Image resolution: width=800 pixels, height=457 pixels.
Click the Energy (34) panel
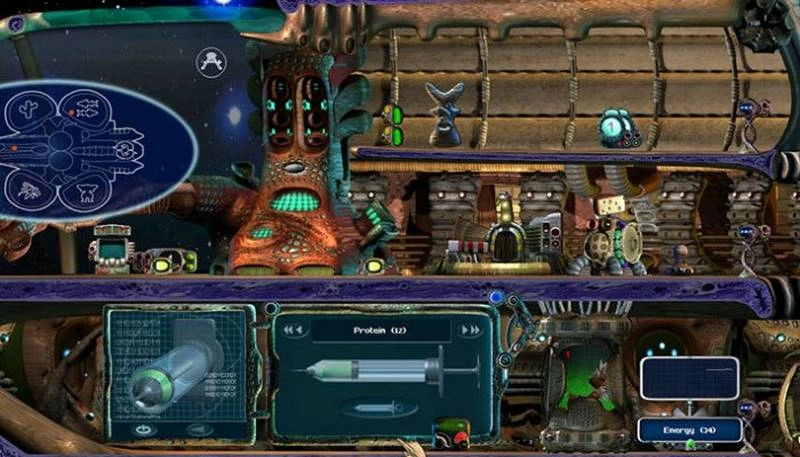tap(689, 430)
